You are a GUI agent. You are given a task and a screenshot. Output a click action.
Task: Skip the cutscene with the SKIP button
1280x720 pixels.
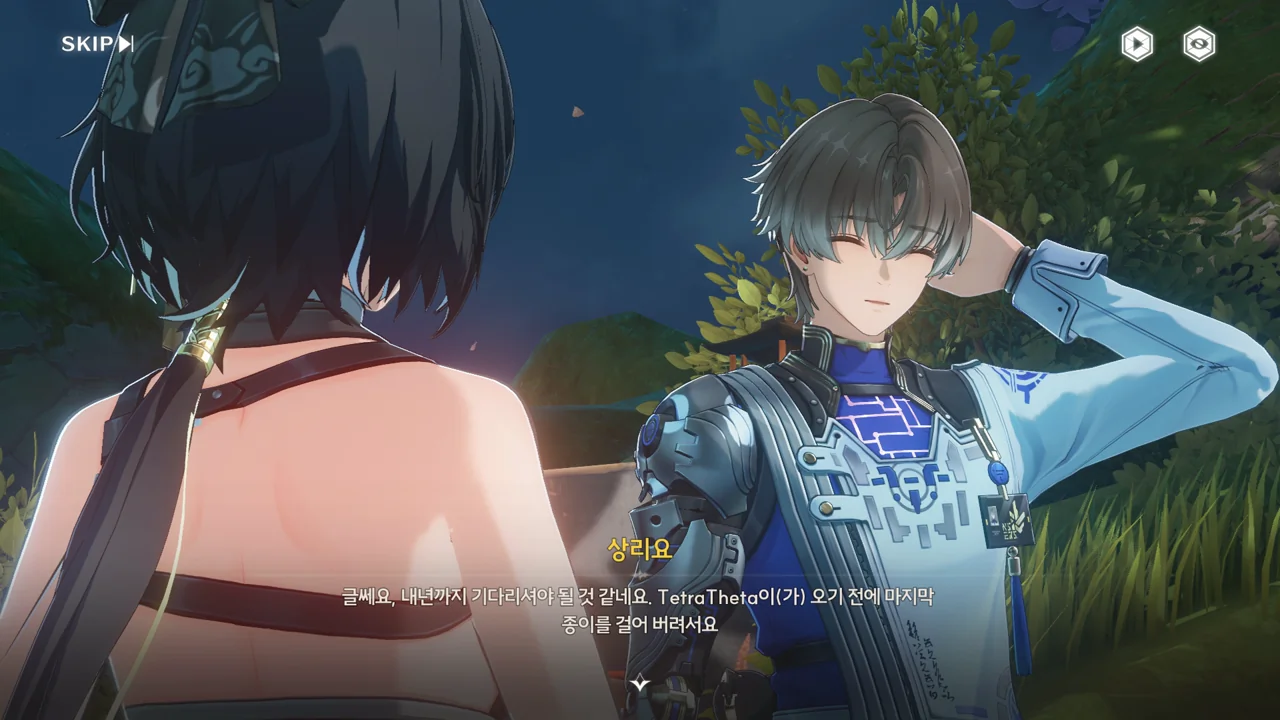click(x=97, y=44)
